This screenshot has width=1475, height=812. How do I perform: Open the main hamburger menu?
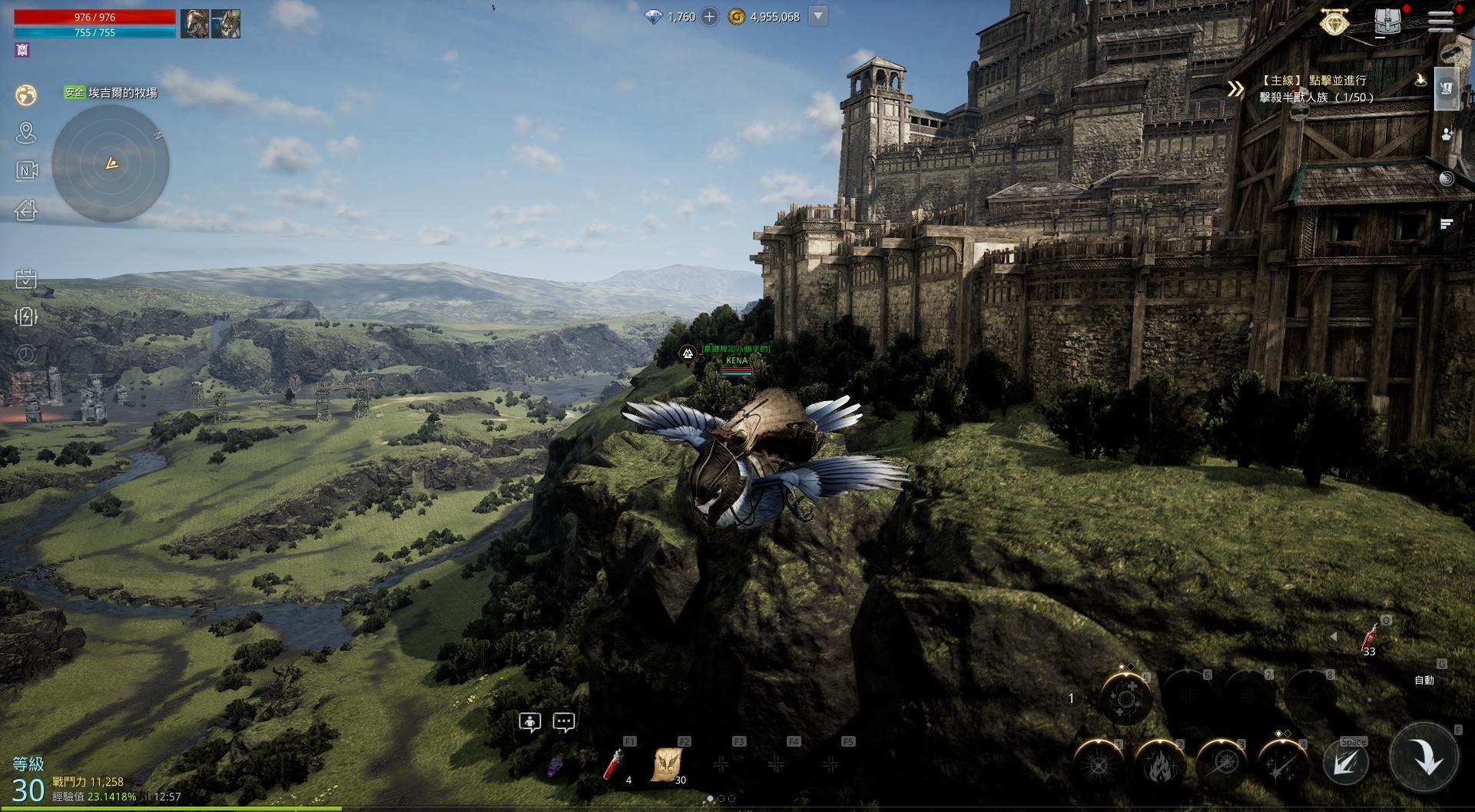click(1440, 21)
